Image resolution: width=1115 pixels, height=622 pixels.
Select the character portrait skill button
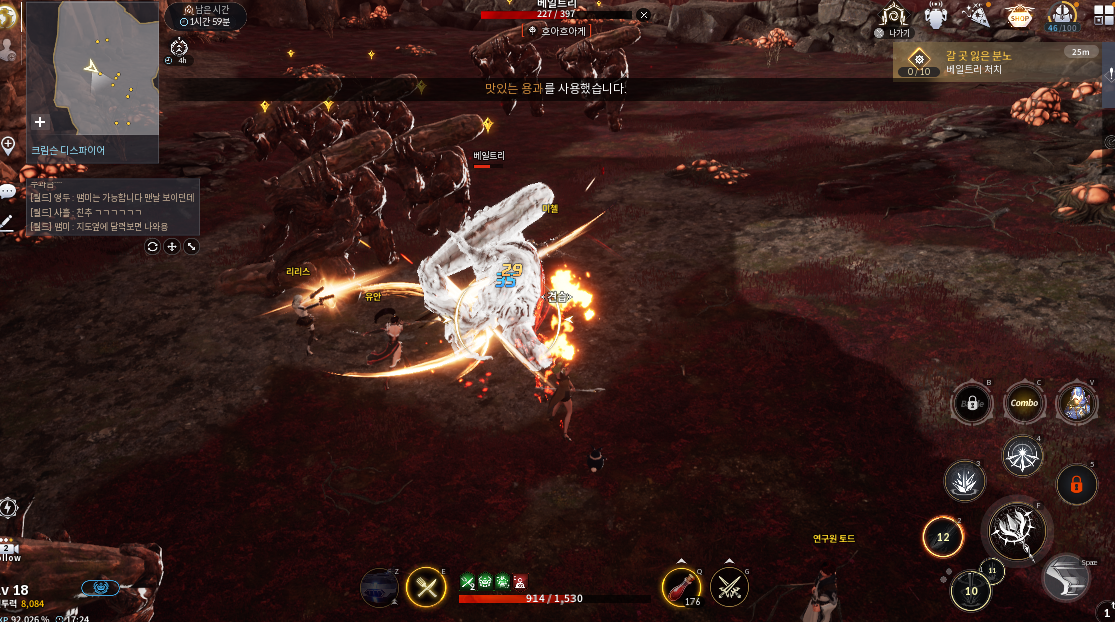(1076, 403)
